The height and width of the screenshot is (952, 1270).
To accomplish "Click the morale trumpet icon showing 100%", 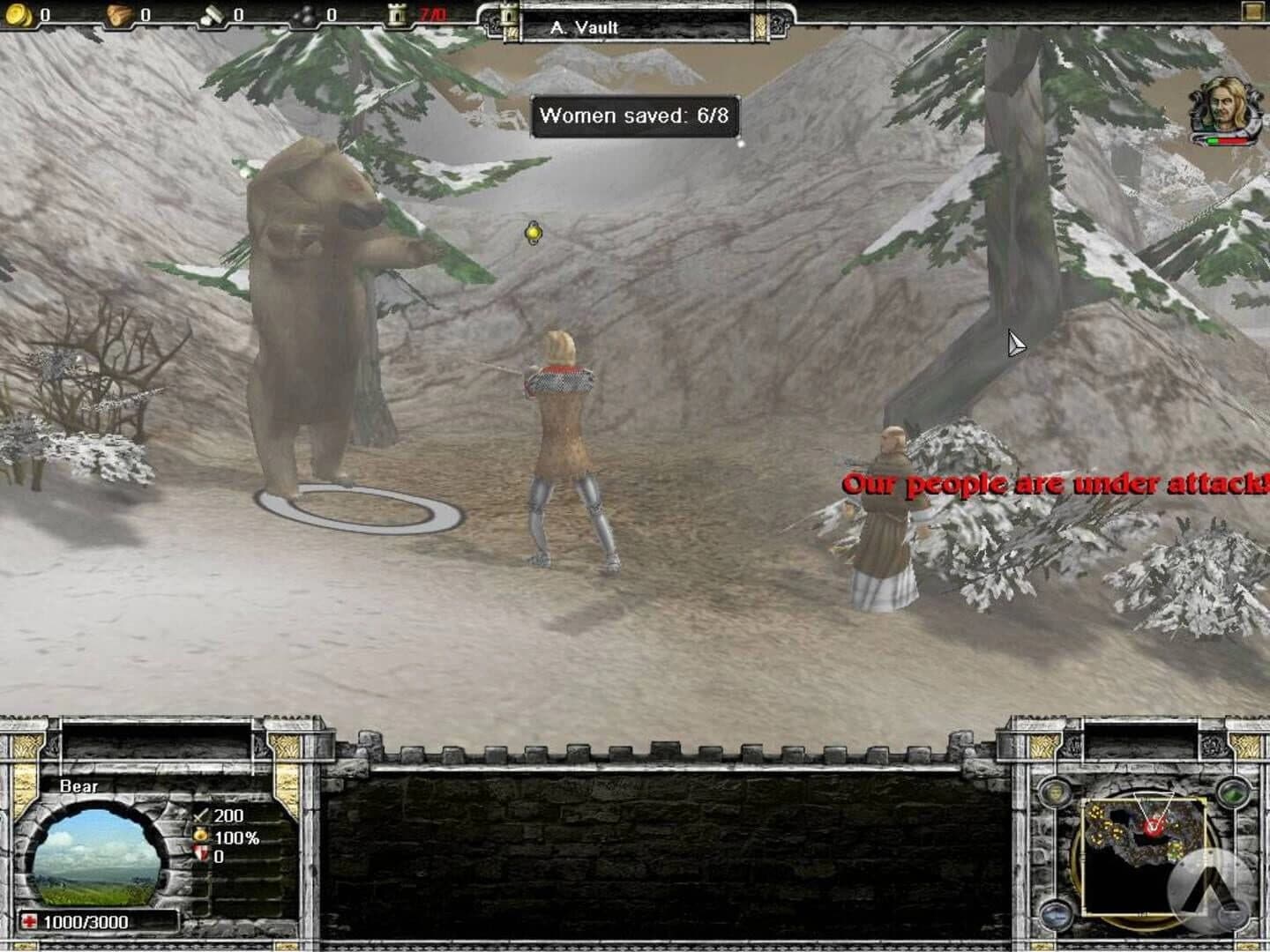I will (200, 835).
